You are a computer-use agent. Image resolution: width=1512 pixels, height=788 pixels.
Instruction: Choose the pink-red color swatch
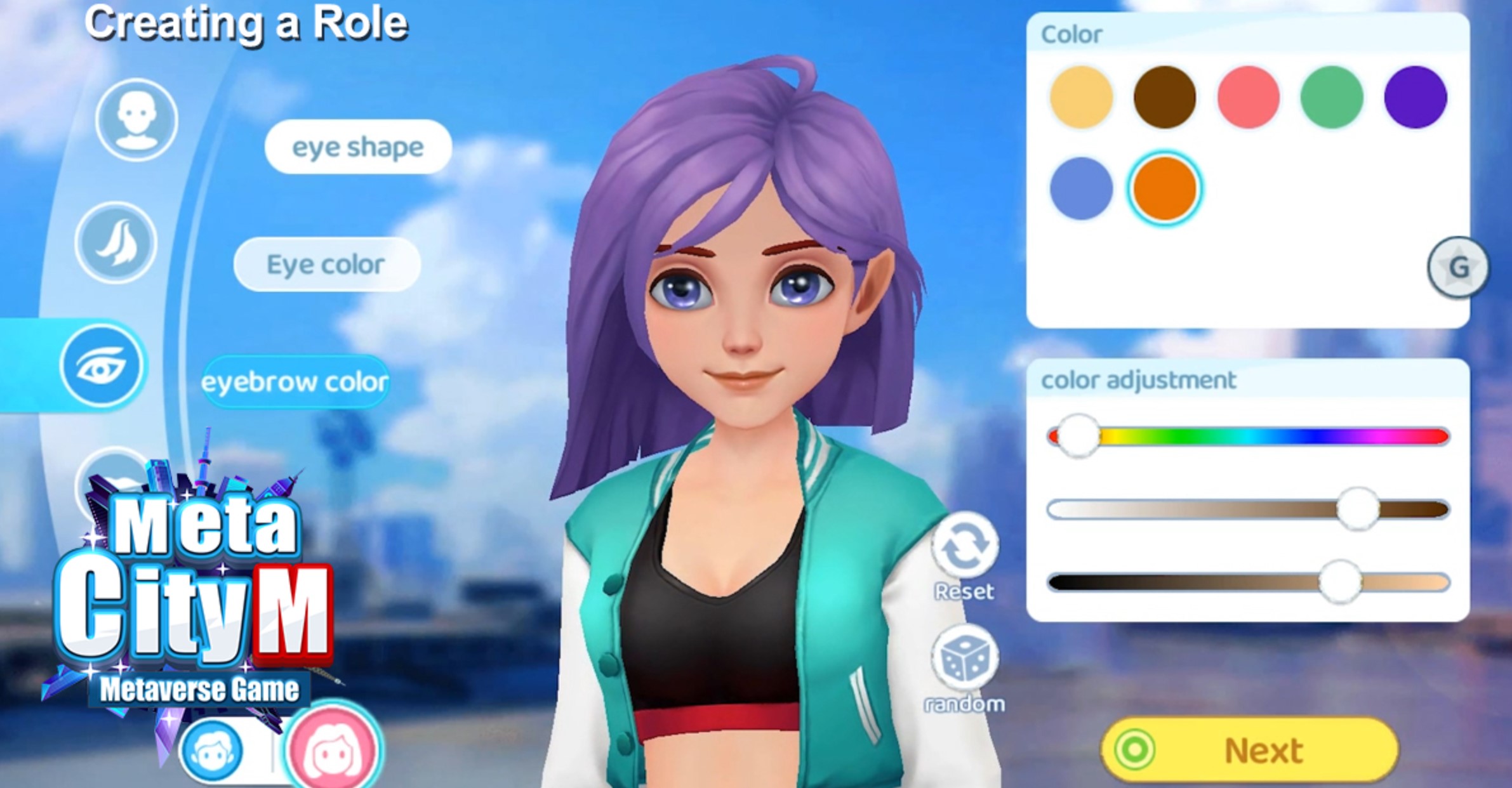[1248, 97]
